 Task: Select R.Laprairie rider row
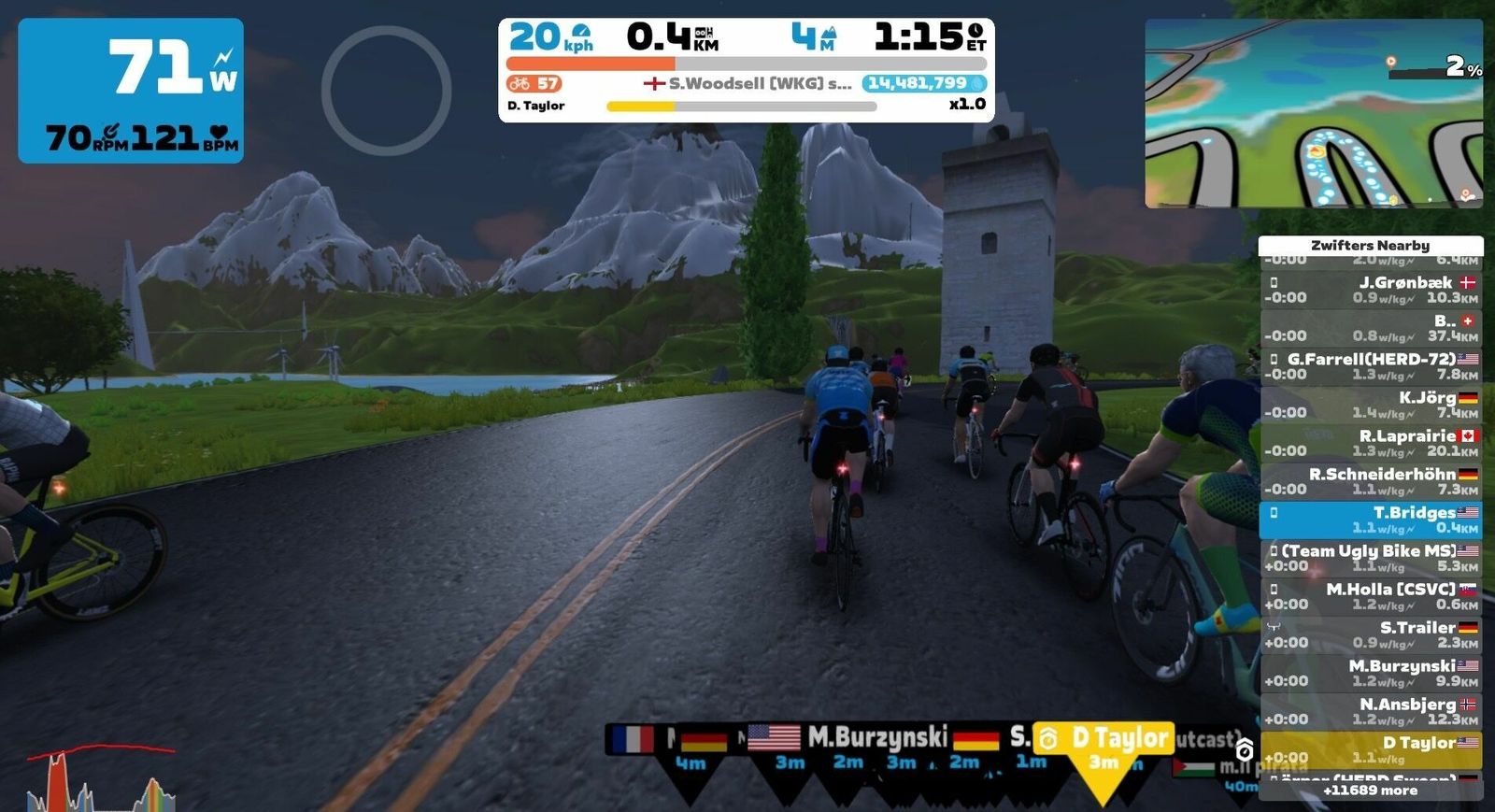coord(1370,443)
